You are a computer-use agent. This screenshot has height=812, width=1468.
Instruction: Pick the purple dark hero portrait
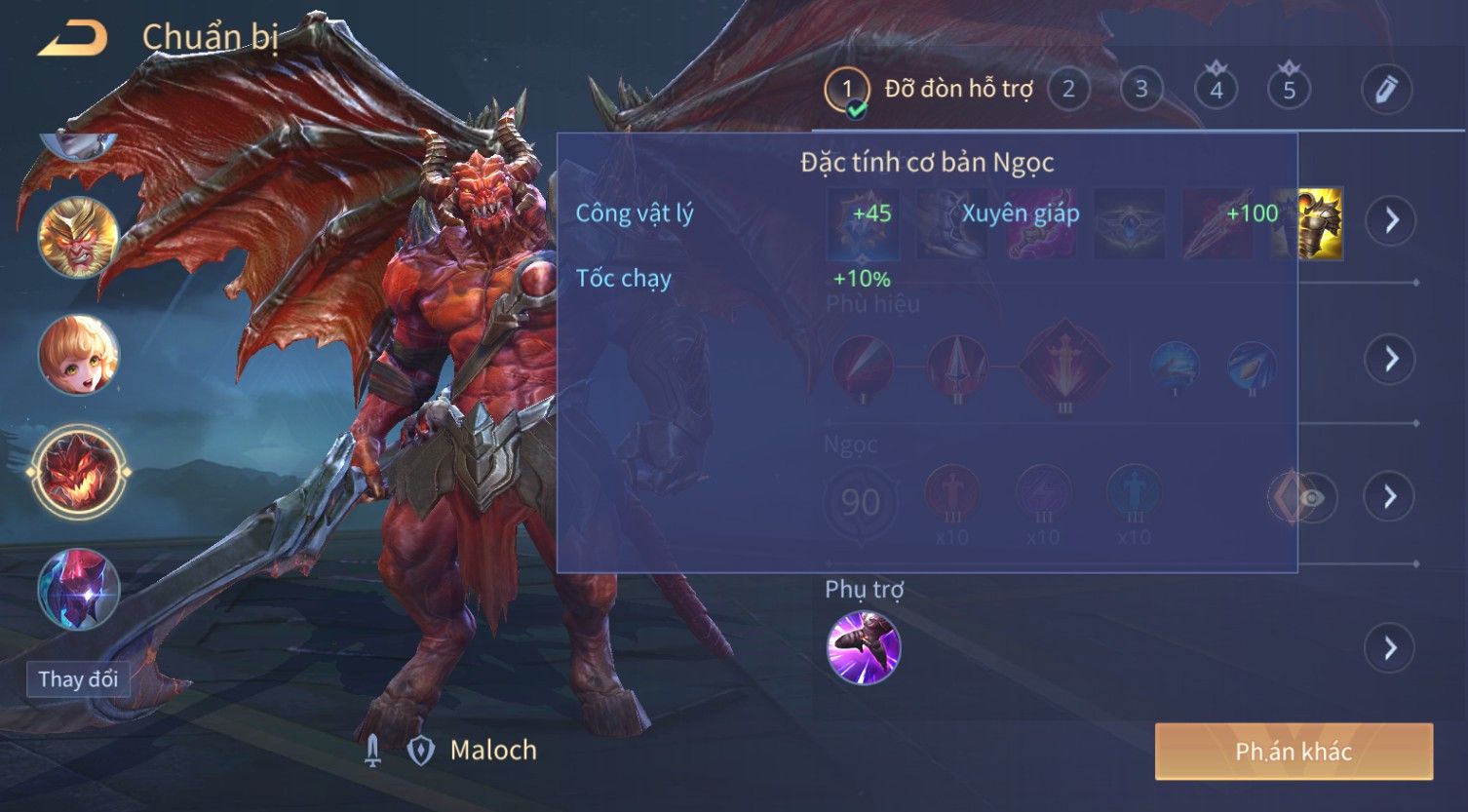pyautogui.click(x=78, y=590)
